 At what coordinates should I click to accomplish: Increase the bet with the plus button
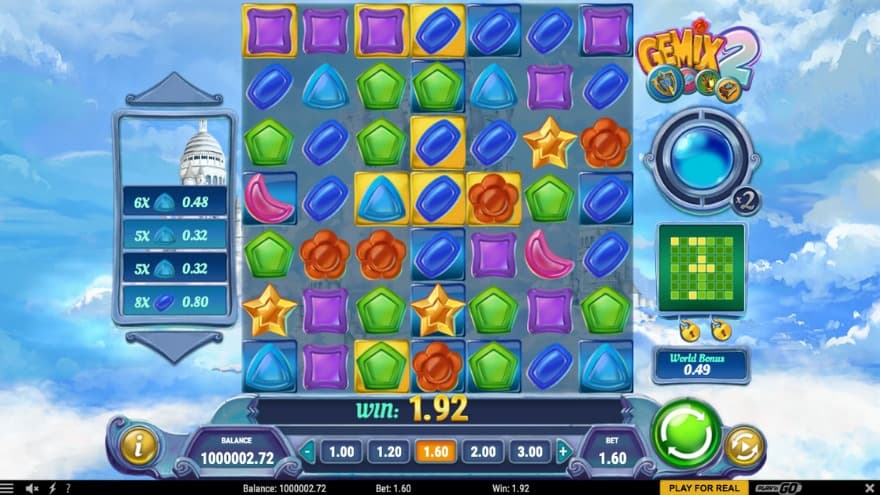563,452
